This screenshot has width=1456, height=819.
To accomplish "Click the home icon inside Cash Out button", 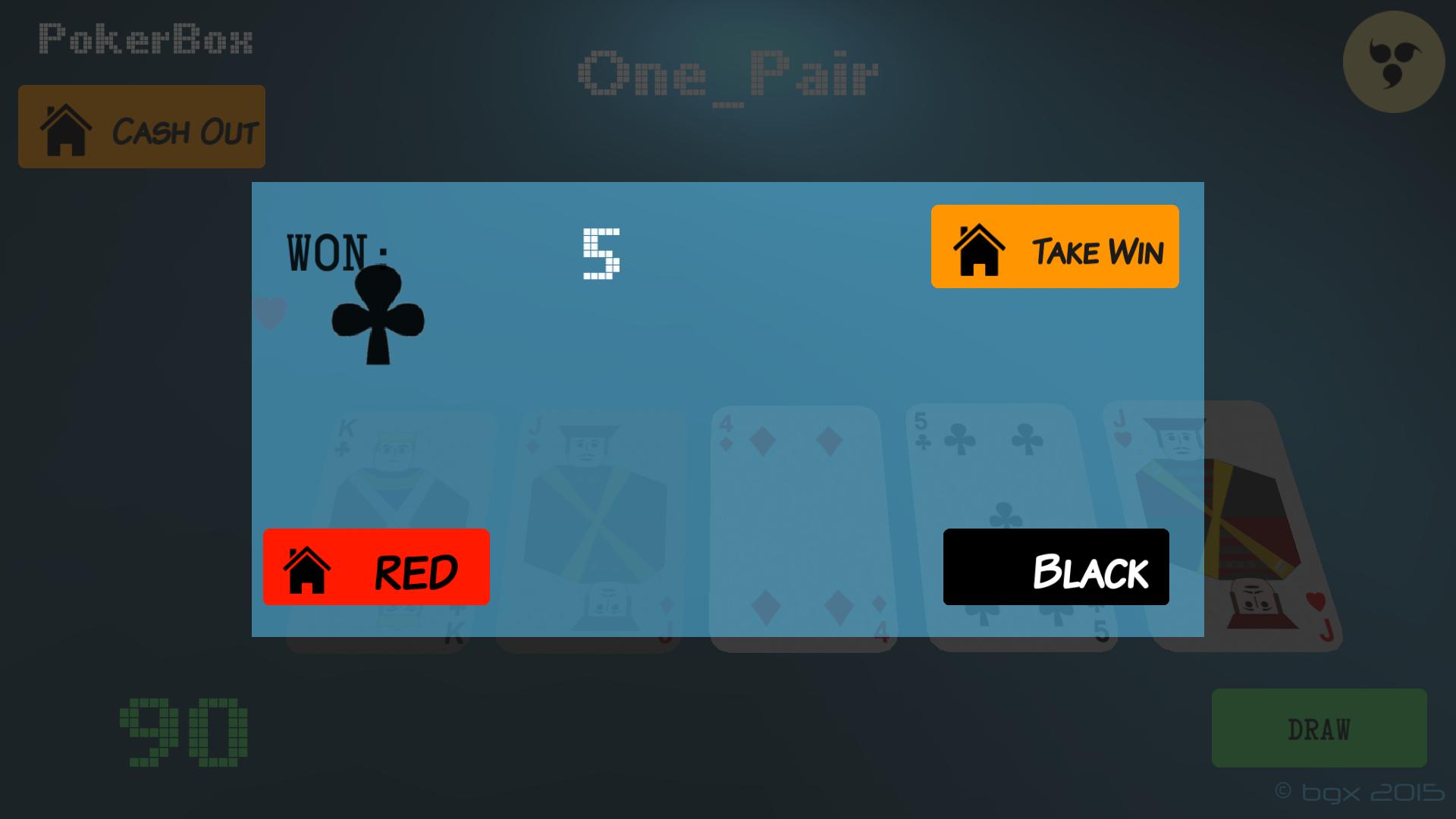I will click(x=67, y=130).
